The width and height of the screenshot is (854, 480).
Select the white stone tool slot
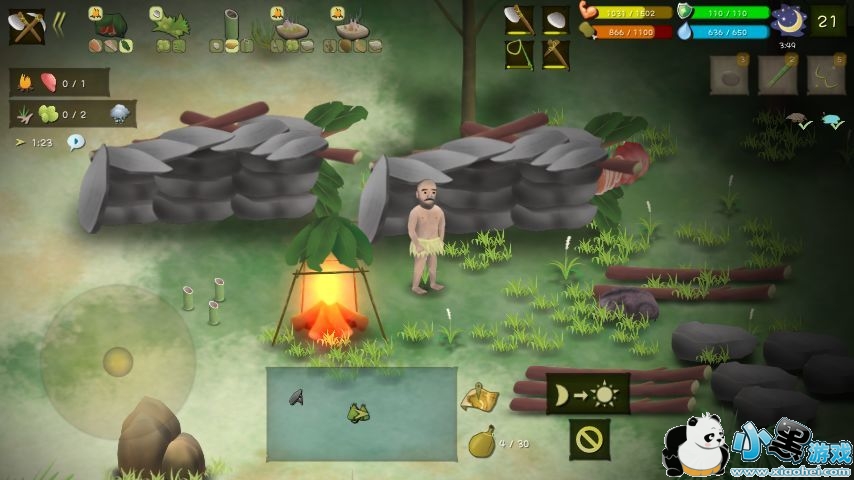tap(556, 20)
